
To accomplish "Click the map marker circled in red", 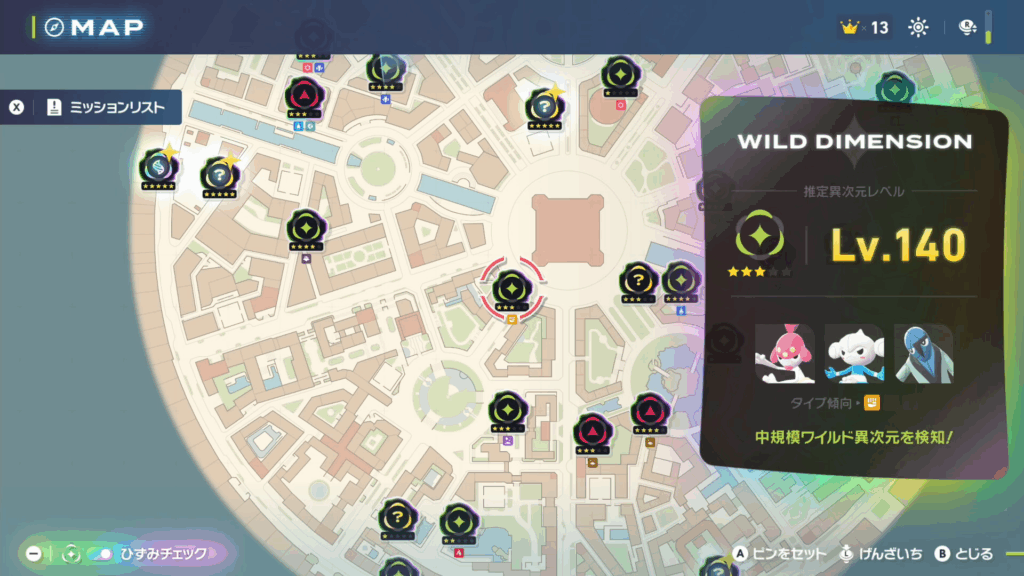I will (x=511, y=289).
